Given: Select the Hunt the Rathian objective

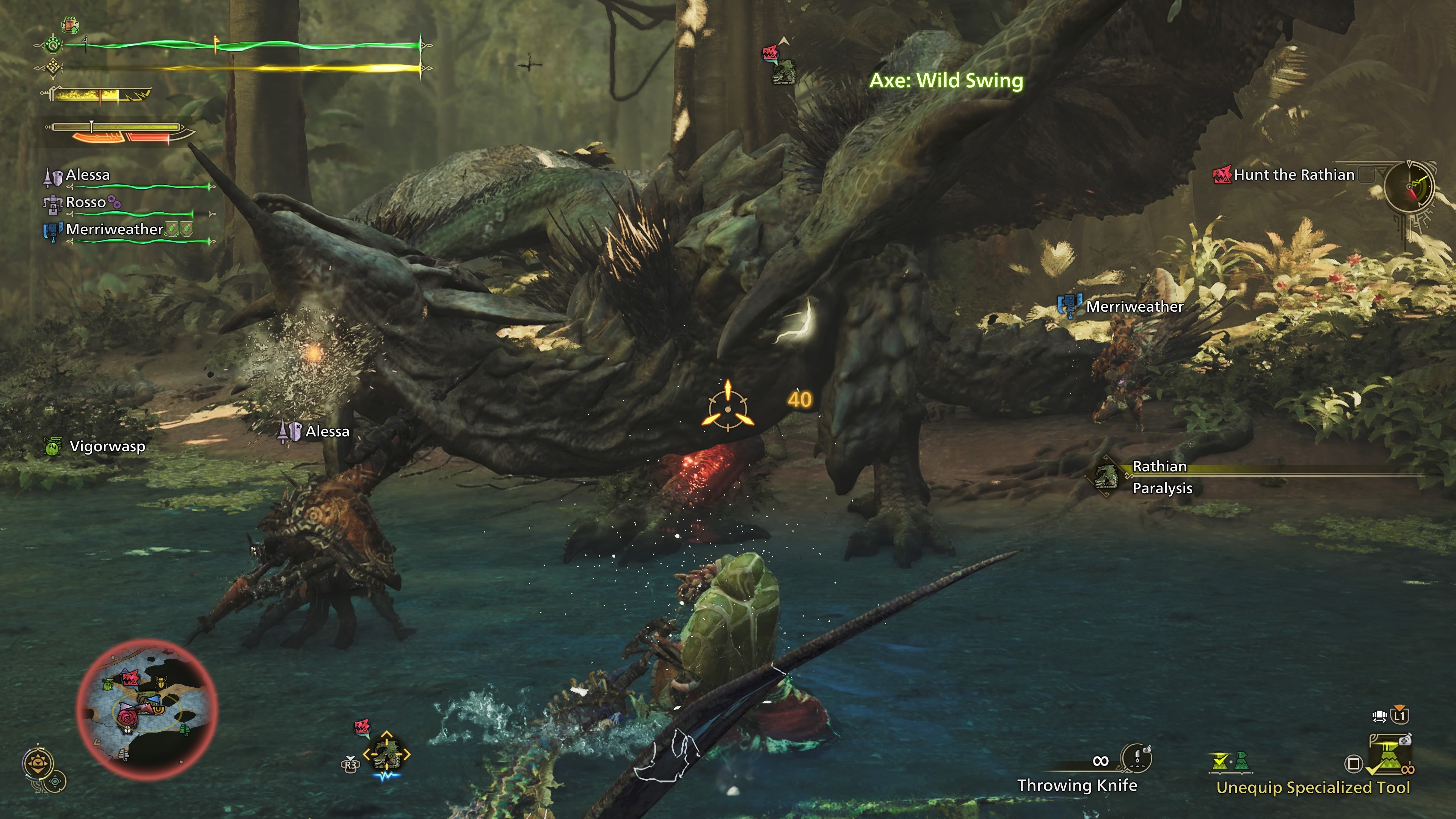Looking at the screenshot, I should coord(1293,175).
